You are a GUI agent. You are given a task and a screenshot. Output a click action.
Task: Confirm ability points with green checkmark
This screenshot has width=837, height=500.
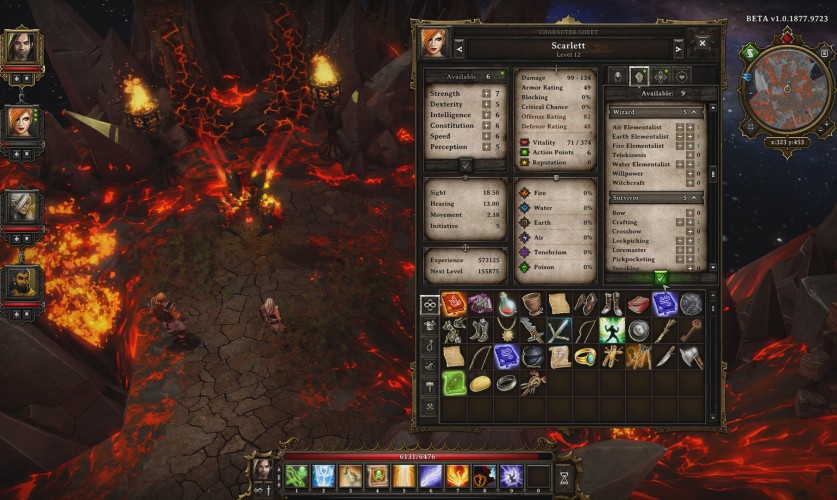click(660, 277)
